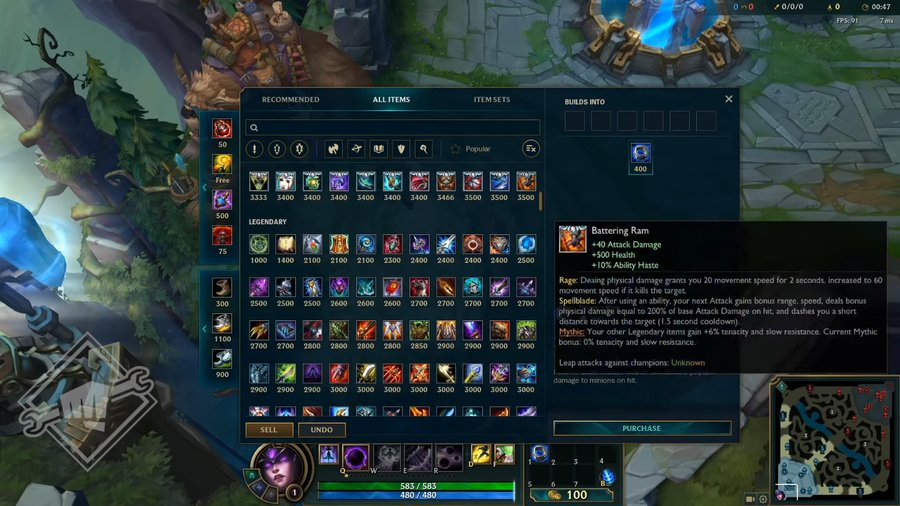The height and width of the screenshot is (506, 900).
Task: Open the gold counter shop button
Action: click(569, 494)
